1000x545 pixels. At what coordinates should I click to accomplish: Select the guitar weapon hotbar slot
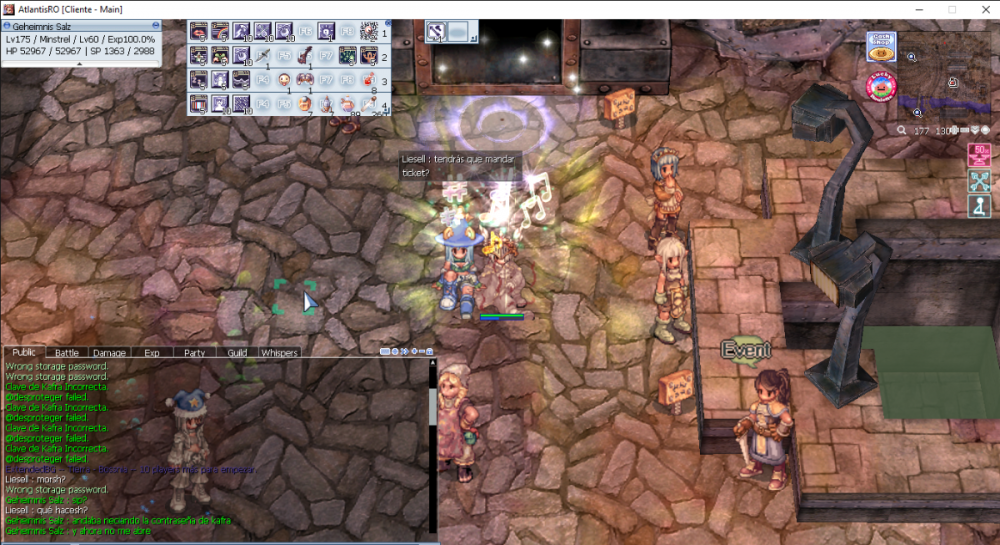[x=304, y=54]
